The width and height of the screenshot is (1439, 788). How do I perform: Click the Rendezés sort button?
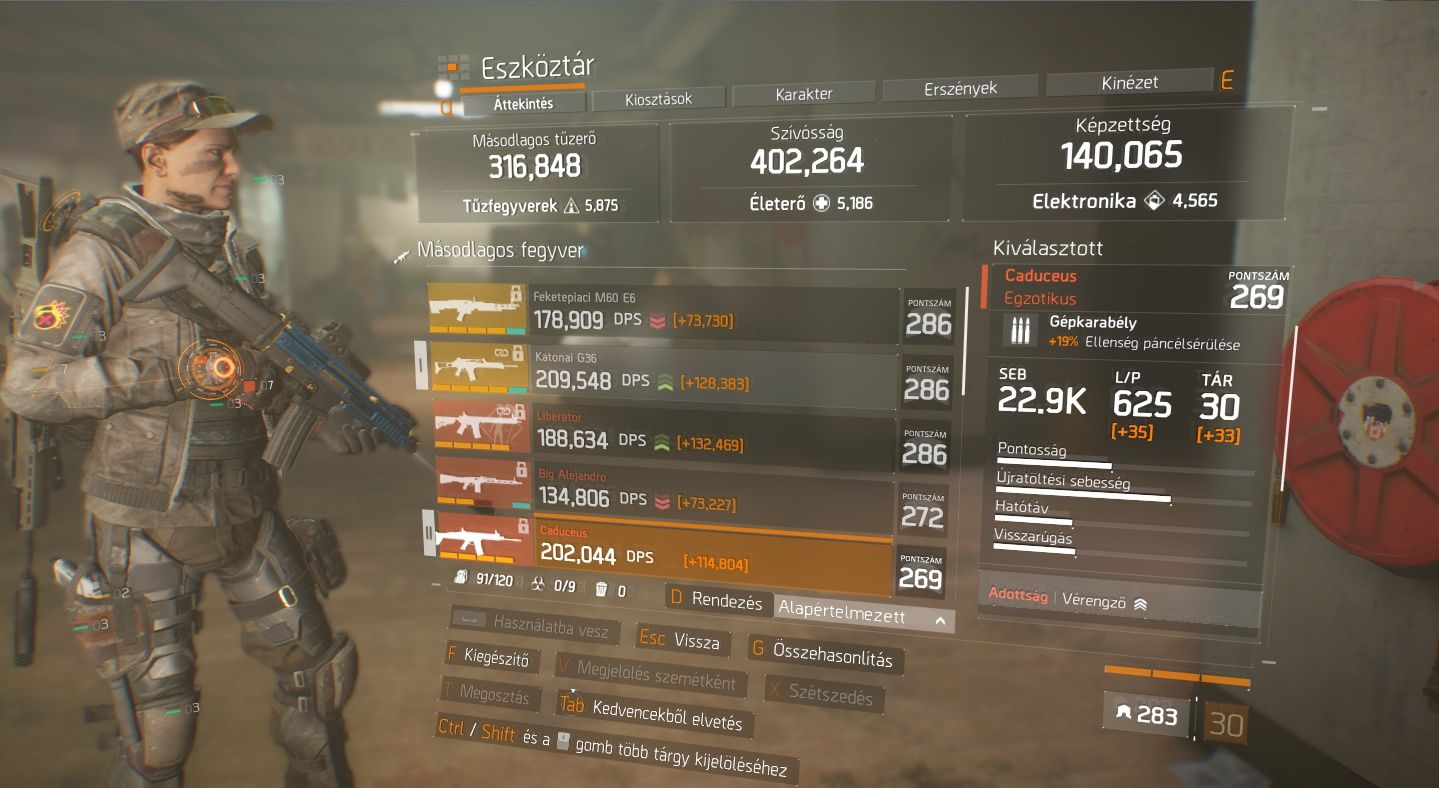(717, 601)
